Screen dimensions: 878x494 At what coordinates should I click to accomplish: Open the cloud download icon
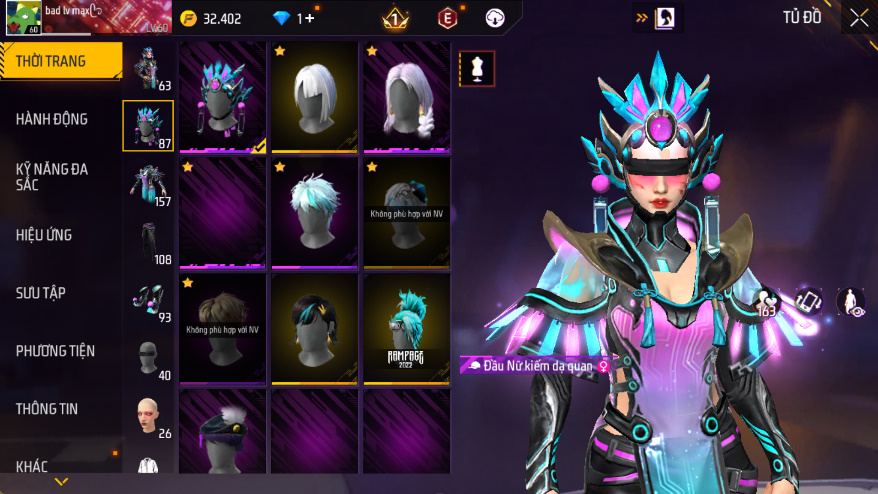click(x=495, y=18)
